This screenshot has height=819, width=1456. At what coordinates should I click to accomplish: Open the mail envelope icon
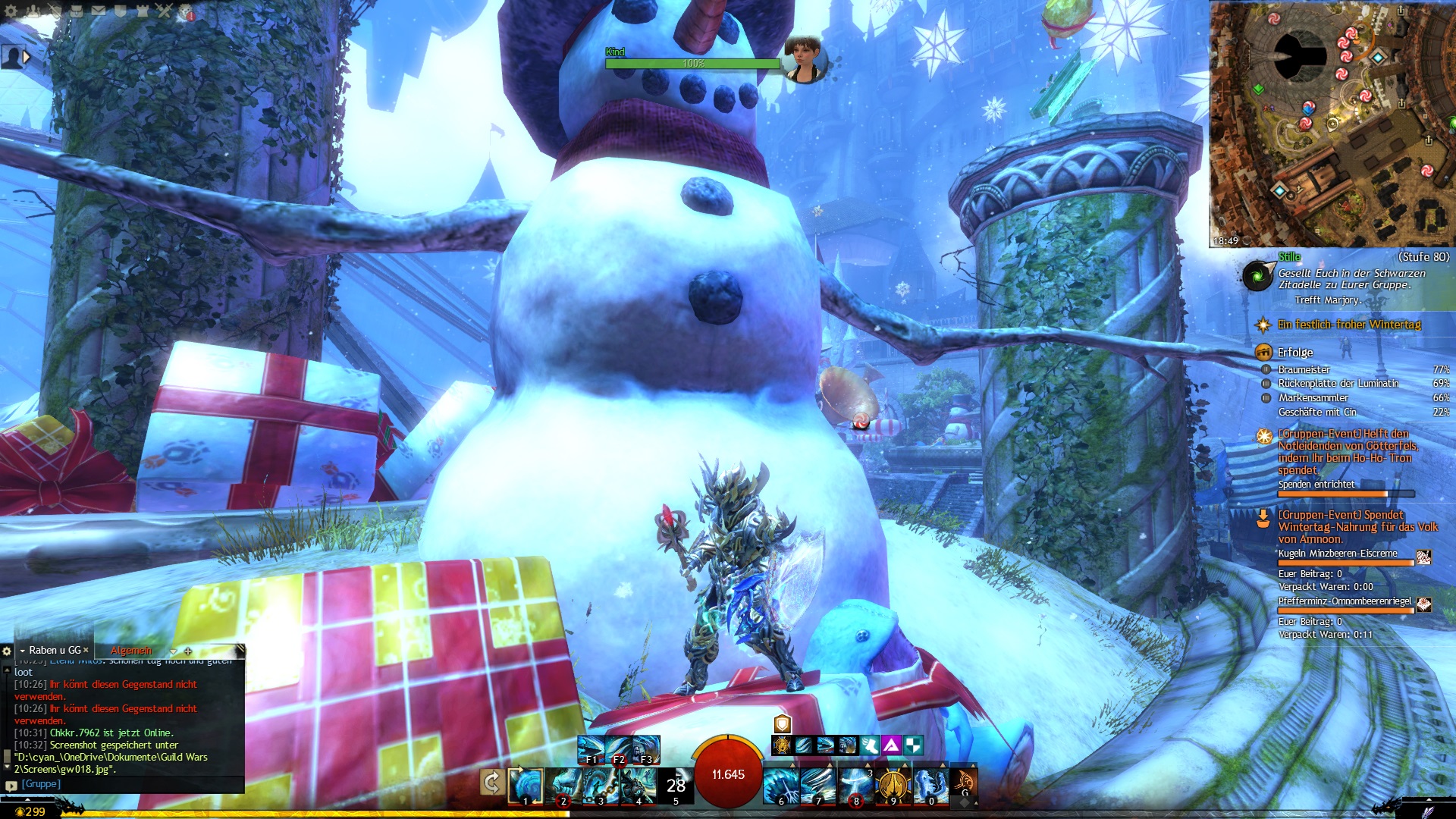[99, 11]
